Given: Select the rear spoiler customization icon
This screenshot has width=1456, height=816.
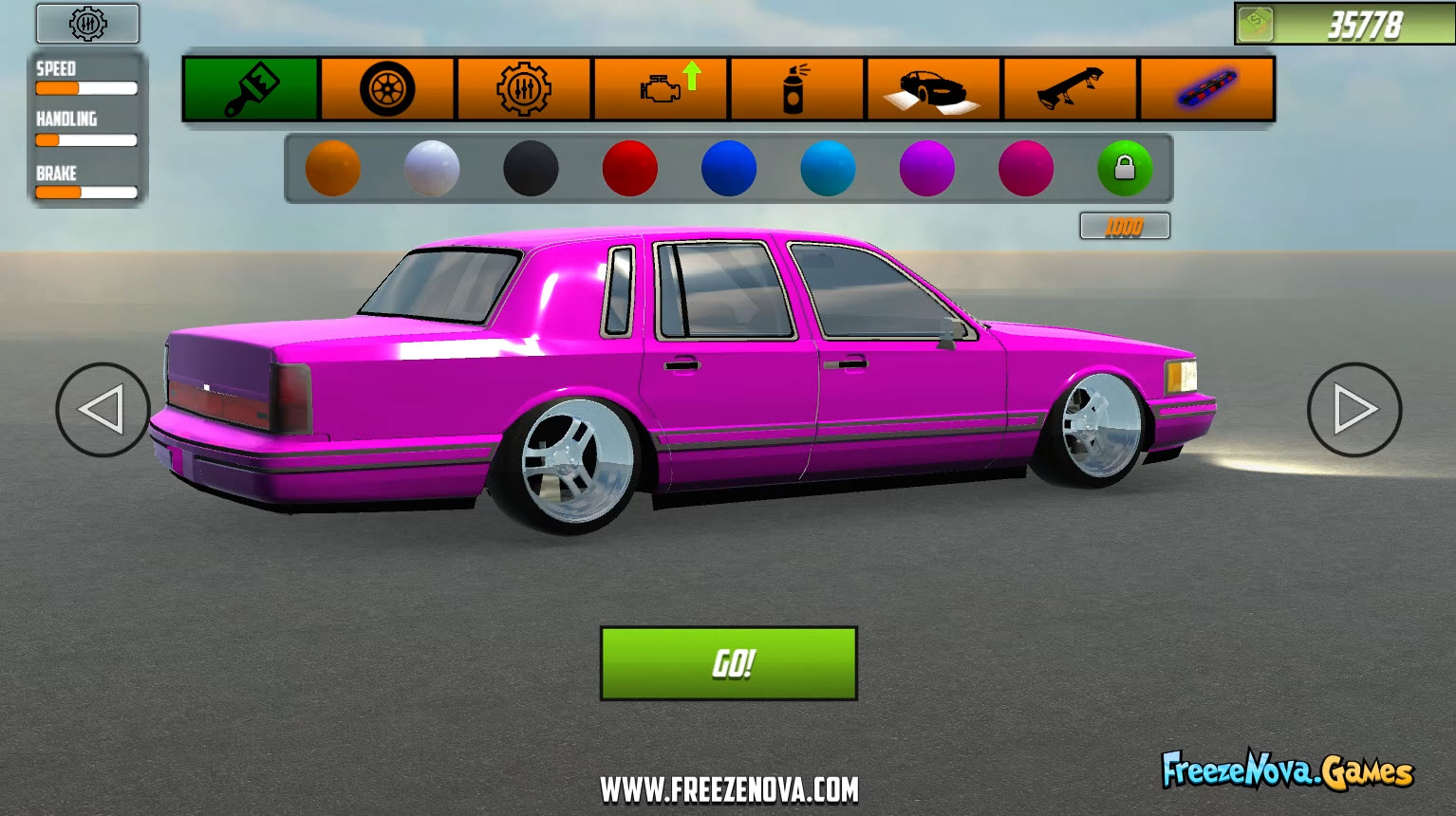Looking at the screenshot, I should [1069, 88].
